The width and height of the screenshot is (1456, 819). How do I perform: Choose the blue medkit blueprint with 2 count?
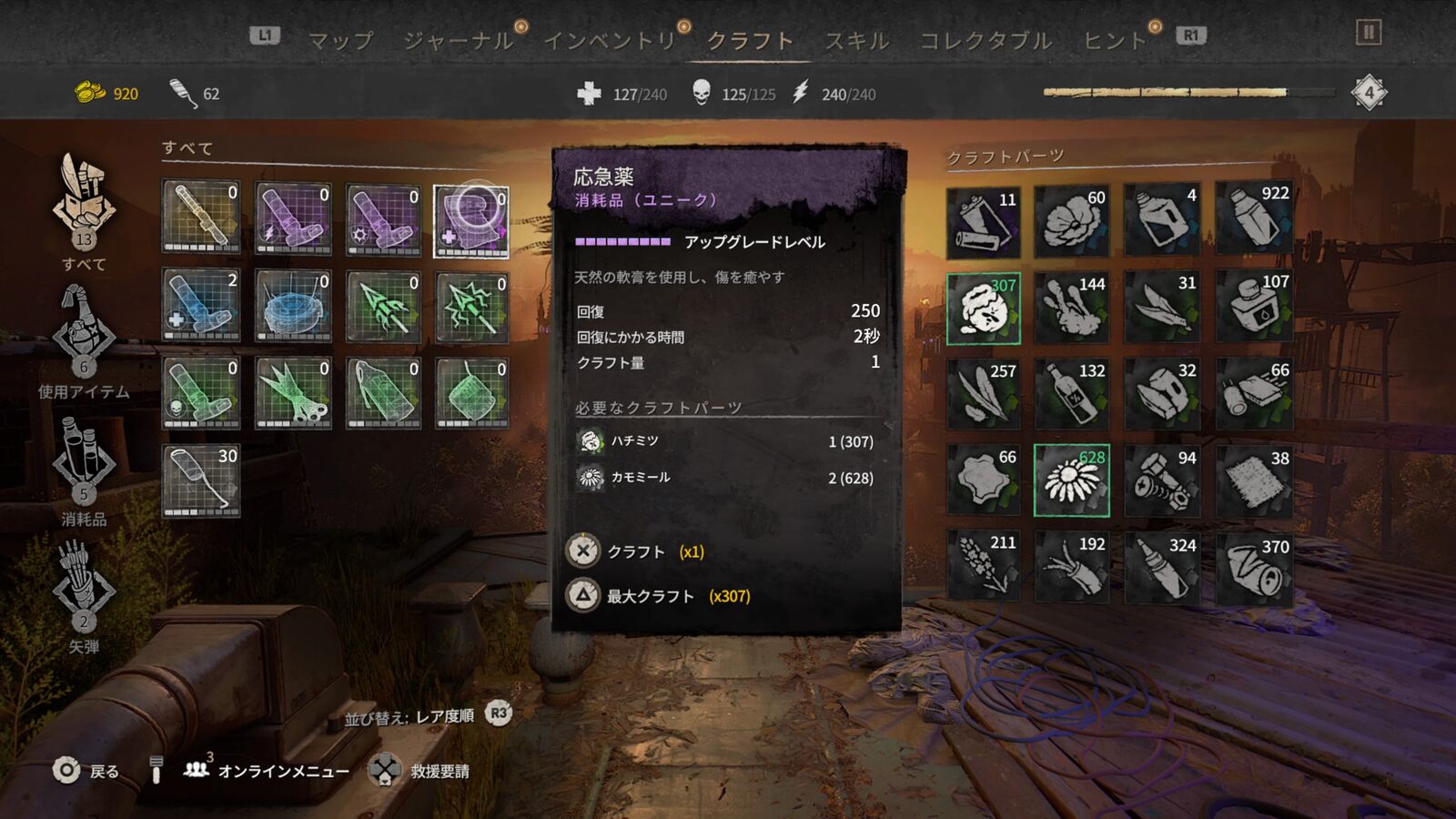coord(201,305)
